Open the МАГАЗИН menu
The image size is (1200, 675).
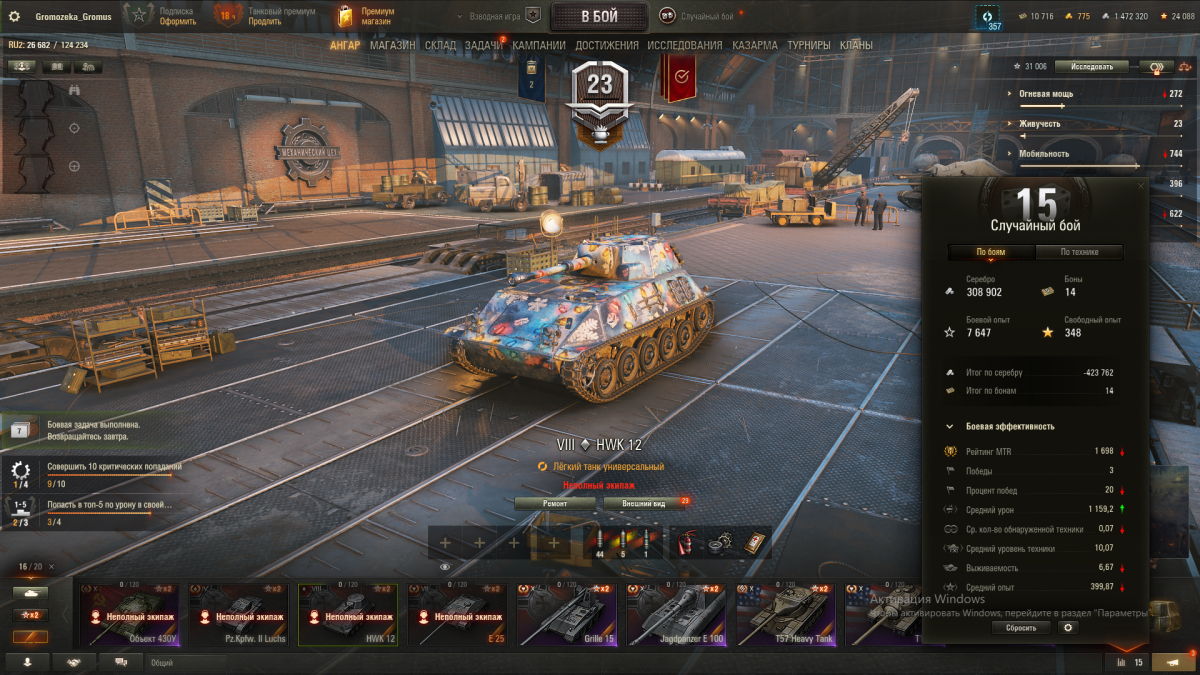pyautogui.click(x=392, y=45)
